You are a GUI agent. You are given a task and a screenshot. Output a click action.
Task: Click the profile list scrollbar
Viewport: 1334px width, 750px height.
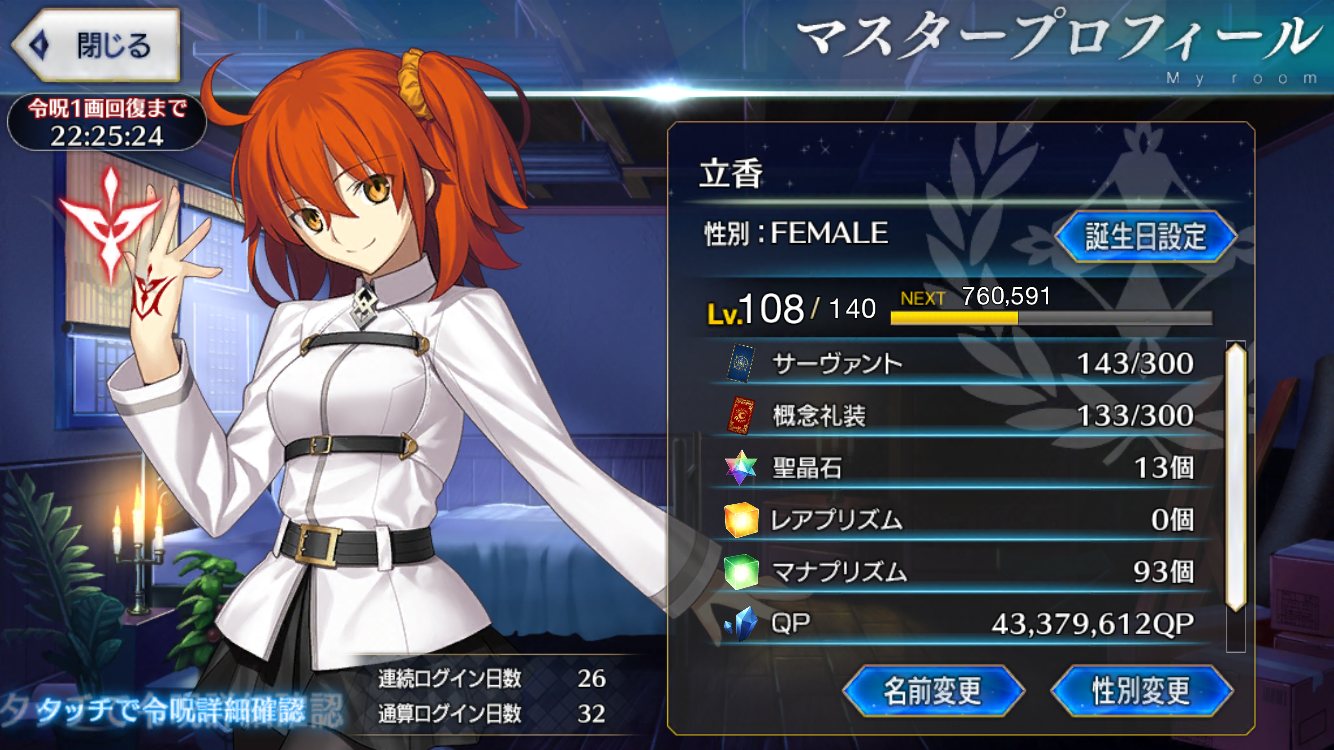click(1236, 477)
